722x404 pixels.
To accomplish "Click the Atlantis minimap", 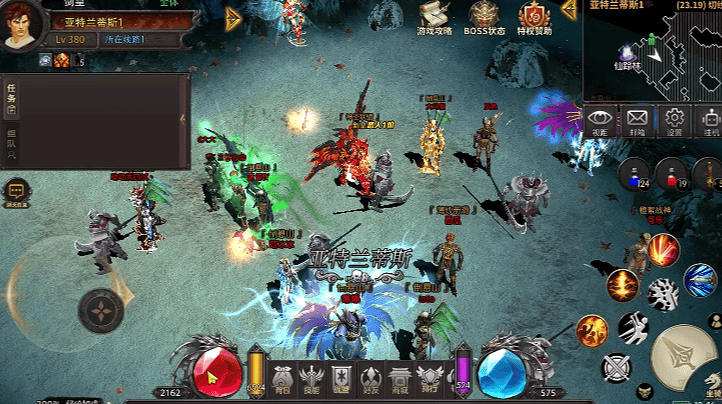I will click(x=652, y=55).
